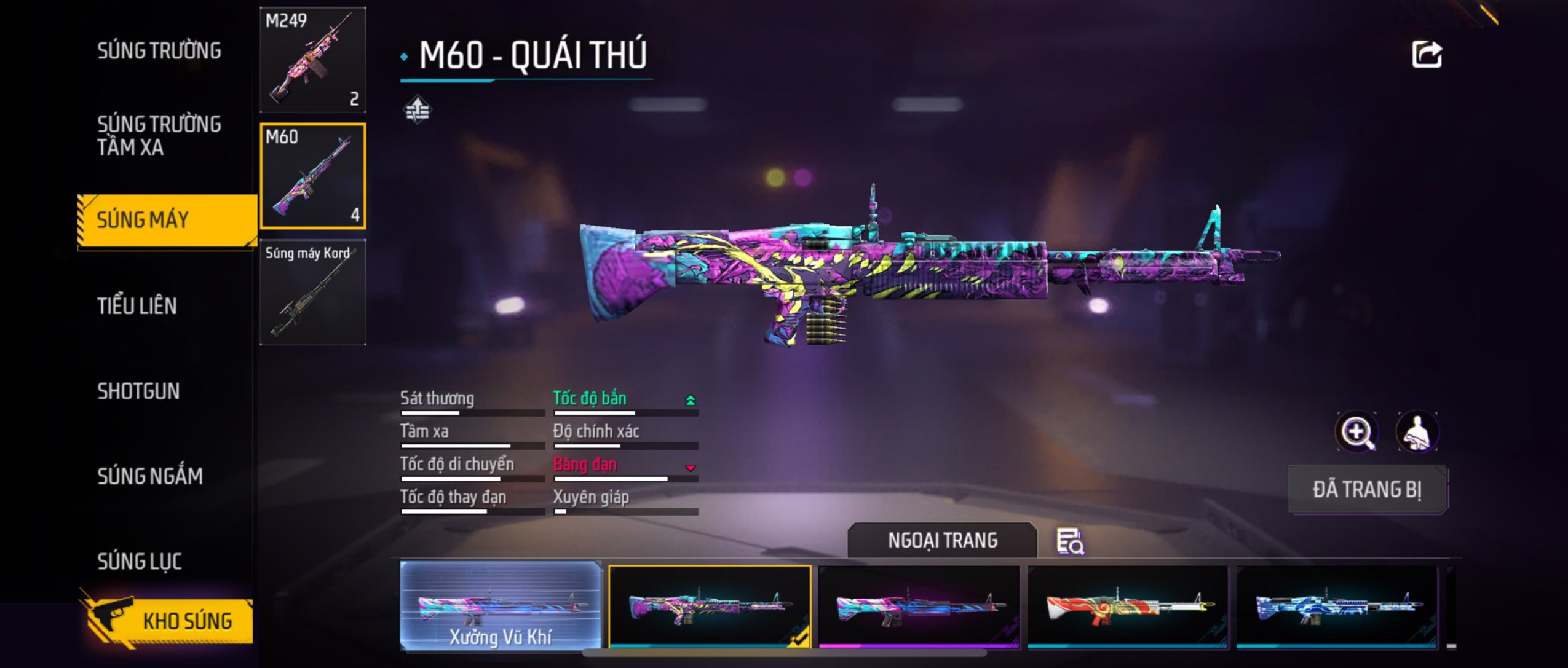
Task: Select the Súng Trường category
Action: tap(159, 50)
